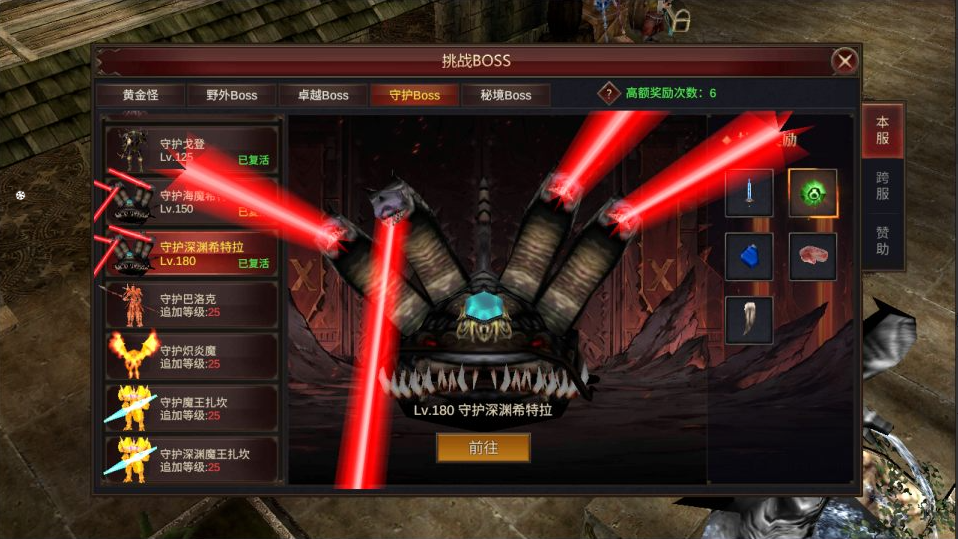Open the 野外Boss tab
This screenshot has height=539, width=958.
[x=231, y=95]
